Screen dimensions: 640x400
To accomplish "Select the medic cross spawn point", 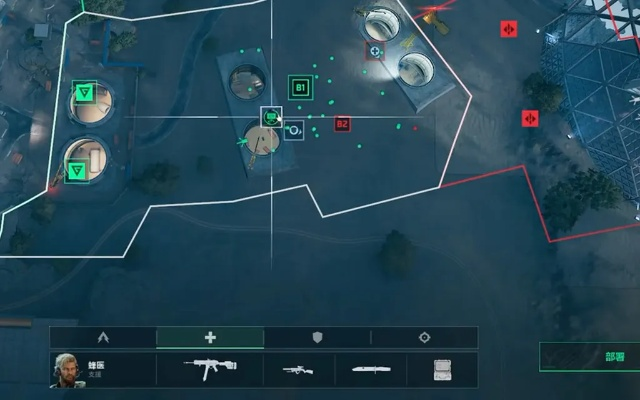I will click(x=375, y=51).
